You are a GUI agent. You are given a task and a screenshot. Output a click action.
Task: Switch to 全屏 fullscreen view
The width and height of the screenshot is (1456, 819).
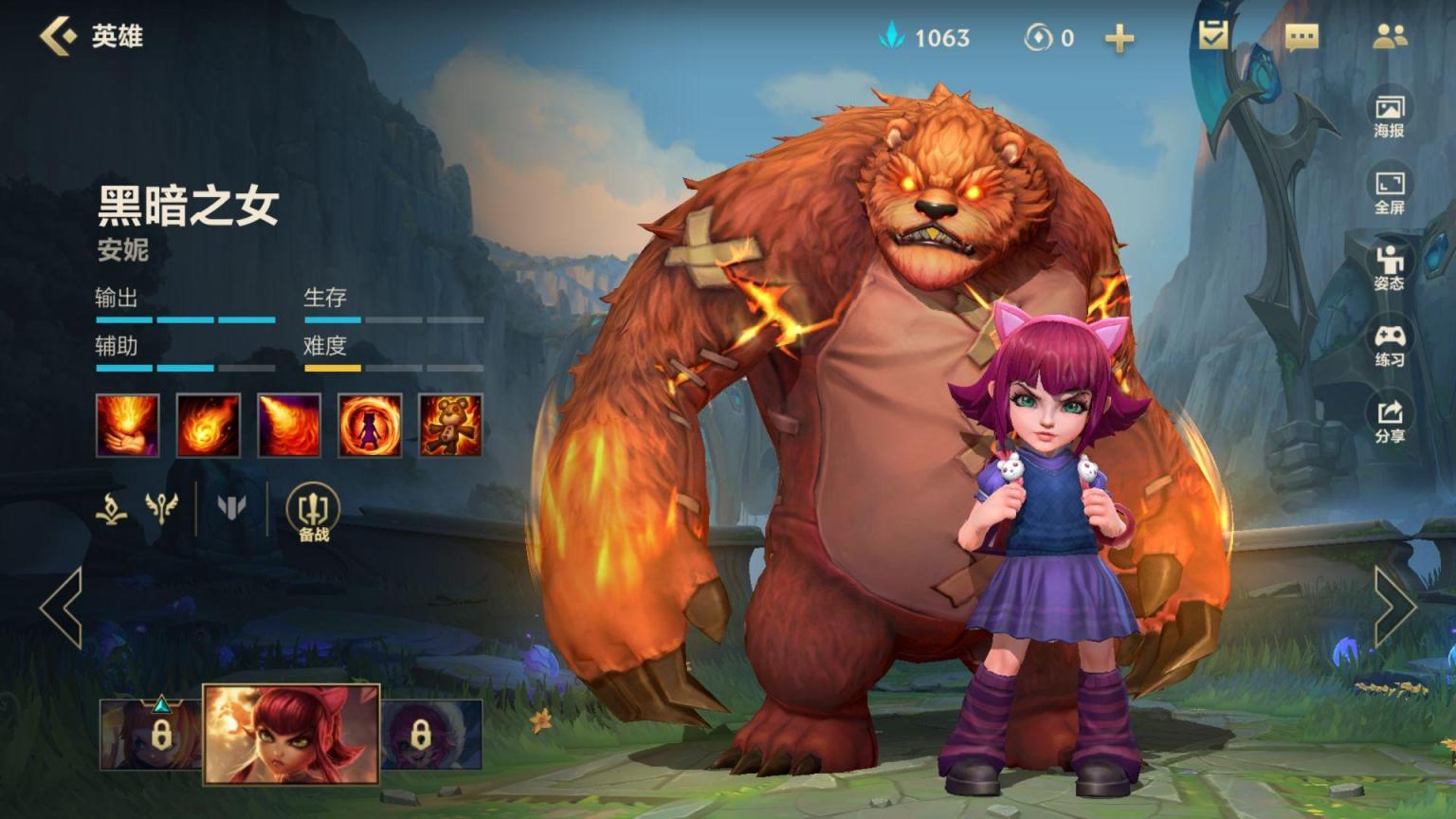(x=1389, y=191)
